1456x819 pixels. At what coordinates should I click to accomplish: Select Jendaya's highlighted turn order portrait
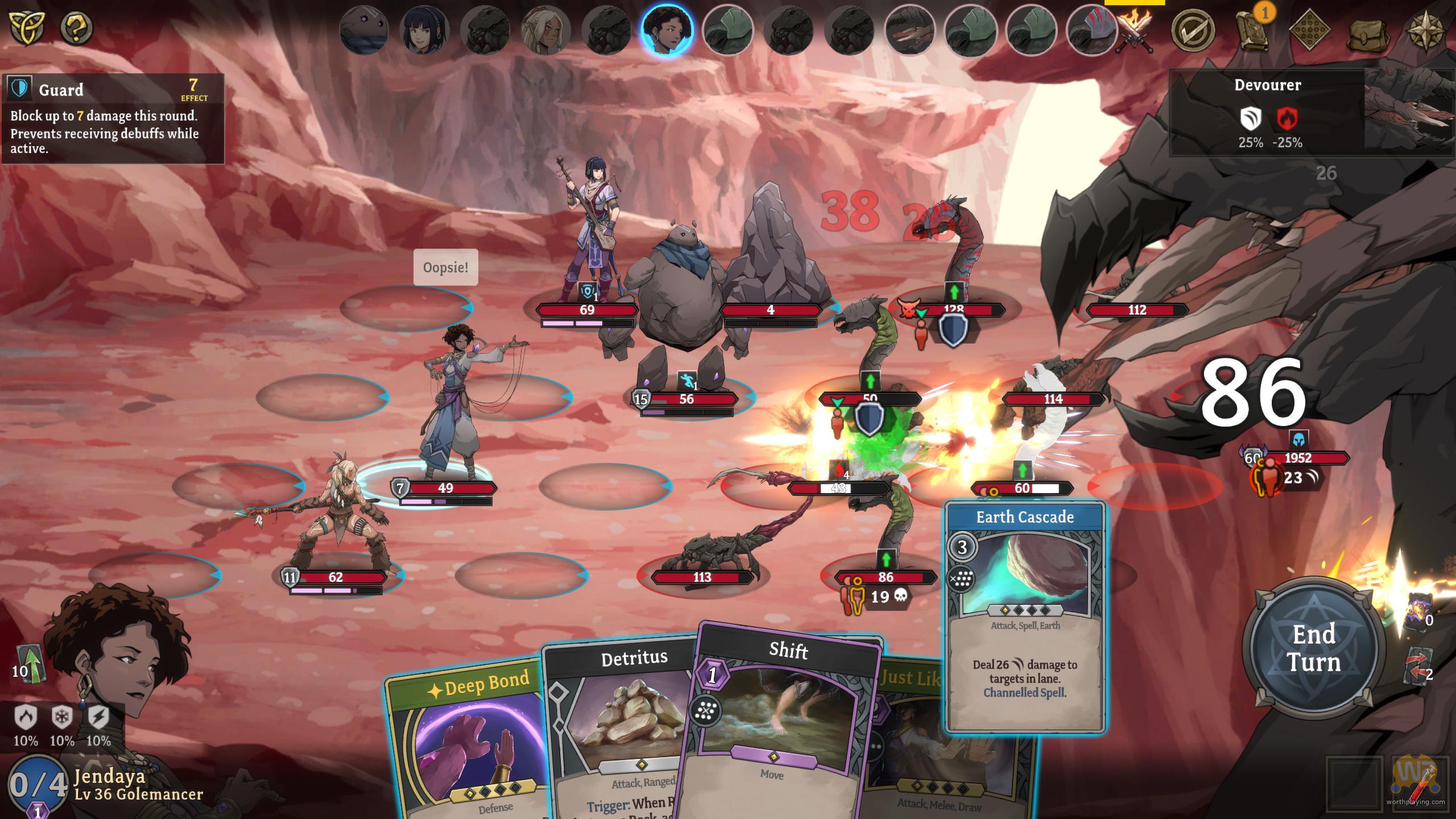pyautogui.click(x=667, y=29)
